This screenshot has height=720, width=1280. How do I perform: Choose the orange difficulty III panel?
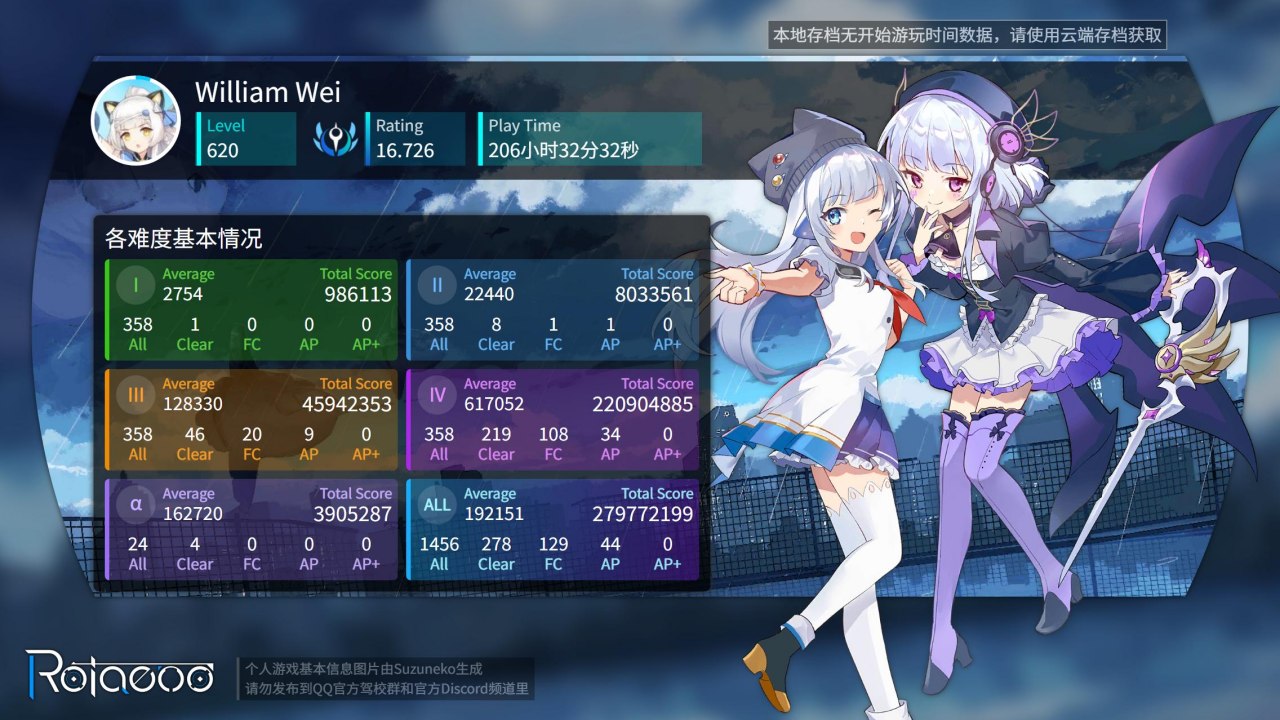pos(250,419)
